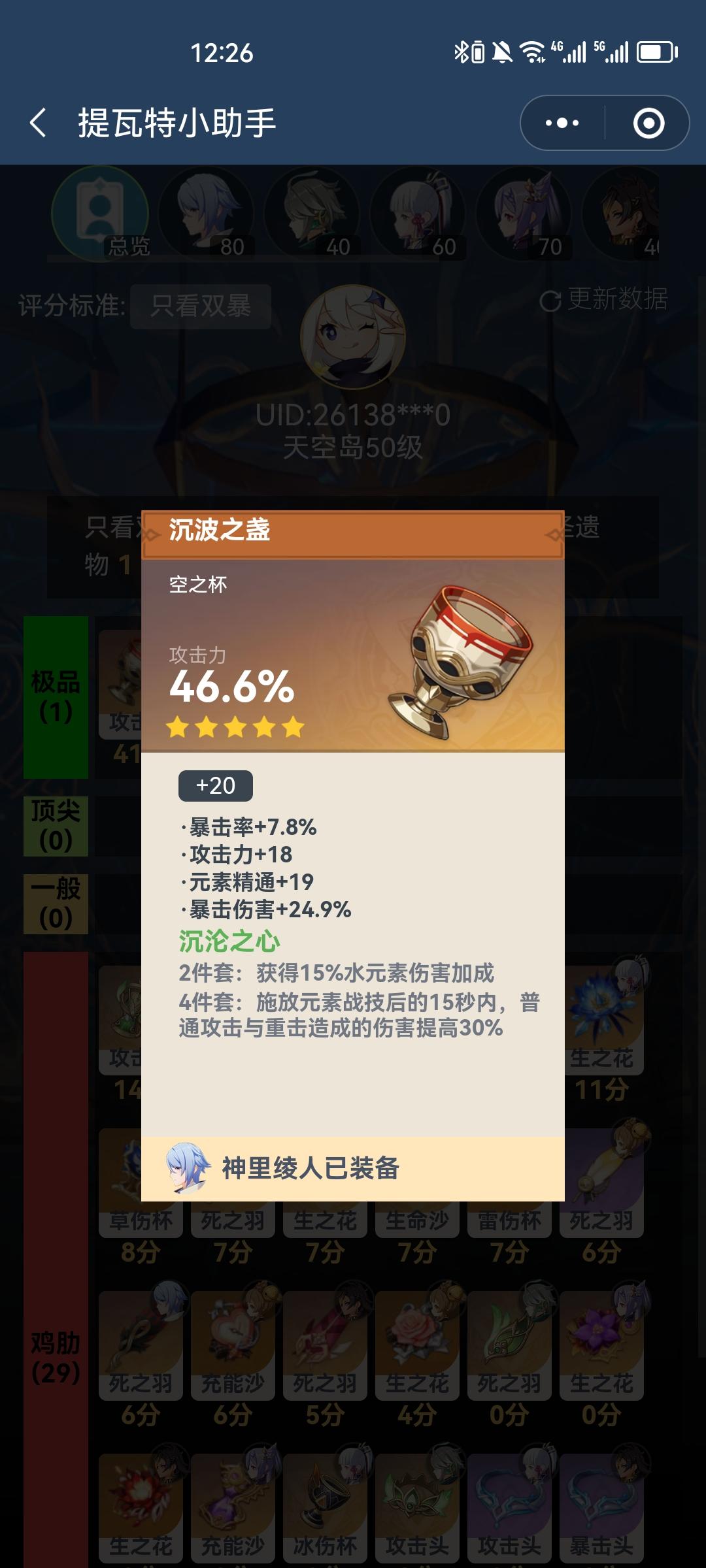Image resolution: width=706 pixels, height=1568 pixels.
Task: Open the 只看双暴 scoring standard dropdown
Action: point(201,306)
